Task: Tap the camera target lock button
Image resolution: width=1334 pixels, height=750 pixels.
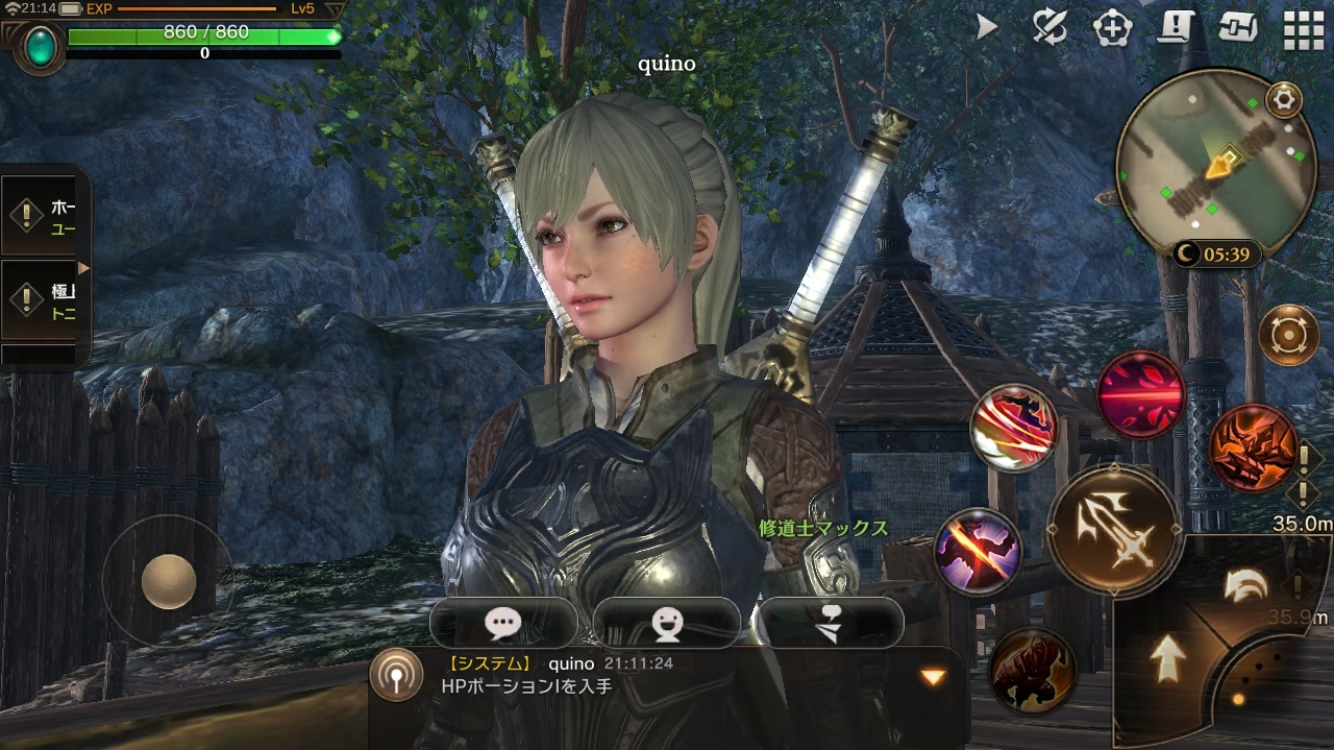Action: point(1288,335)
